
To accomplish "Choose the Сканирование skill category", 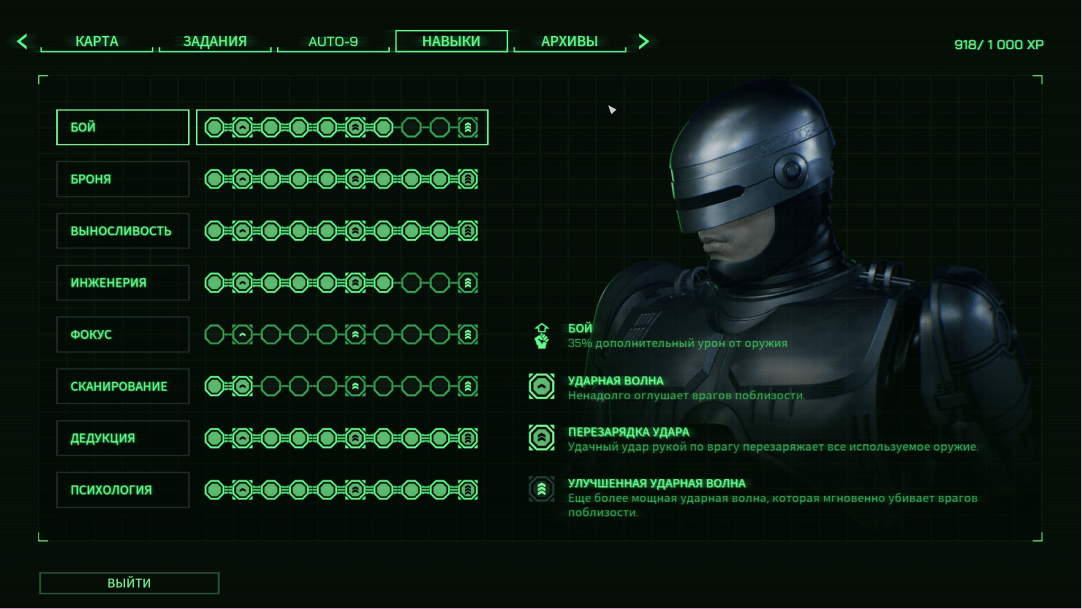I will [x=123, y=387].
